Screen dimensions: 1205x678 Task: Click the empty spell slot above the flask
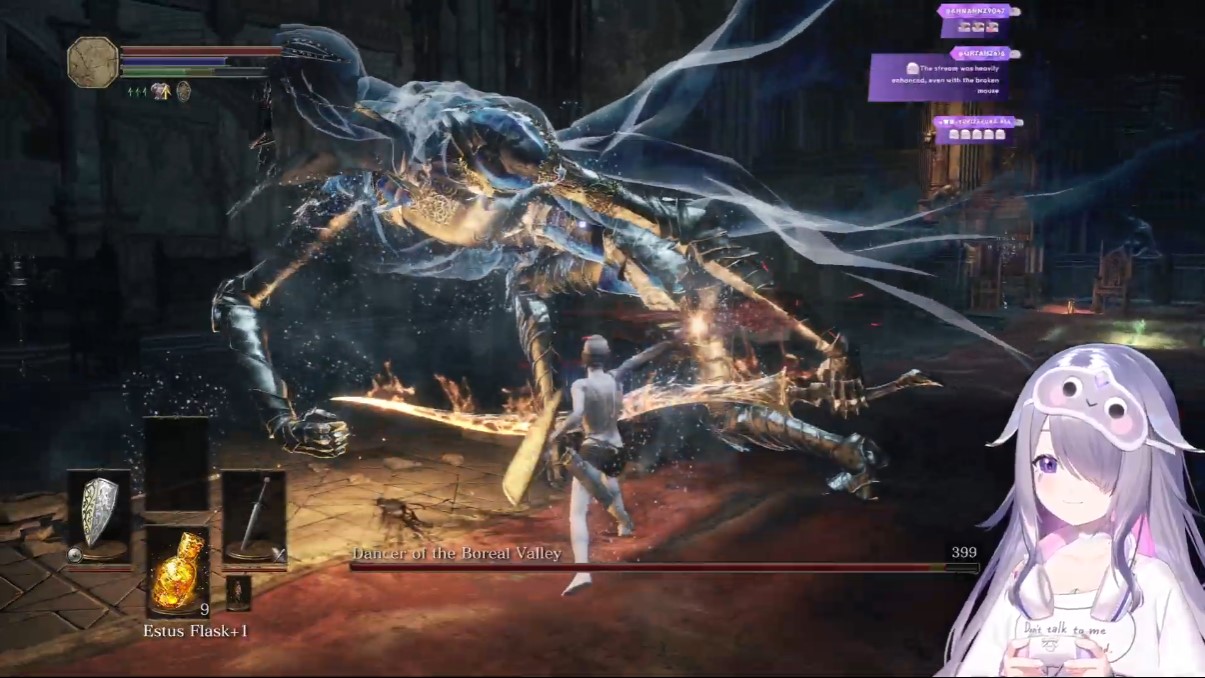pyautogui.click(x=177, y=463)
